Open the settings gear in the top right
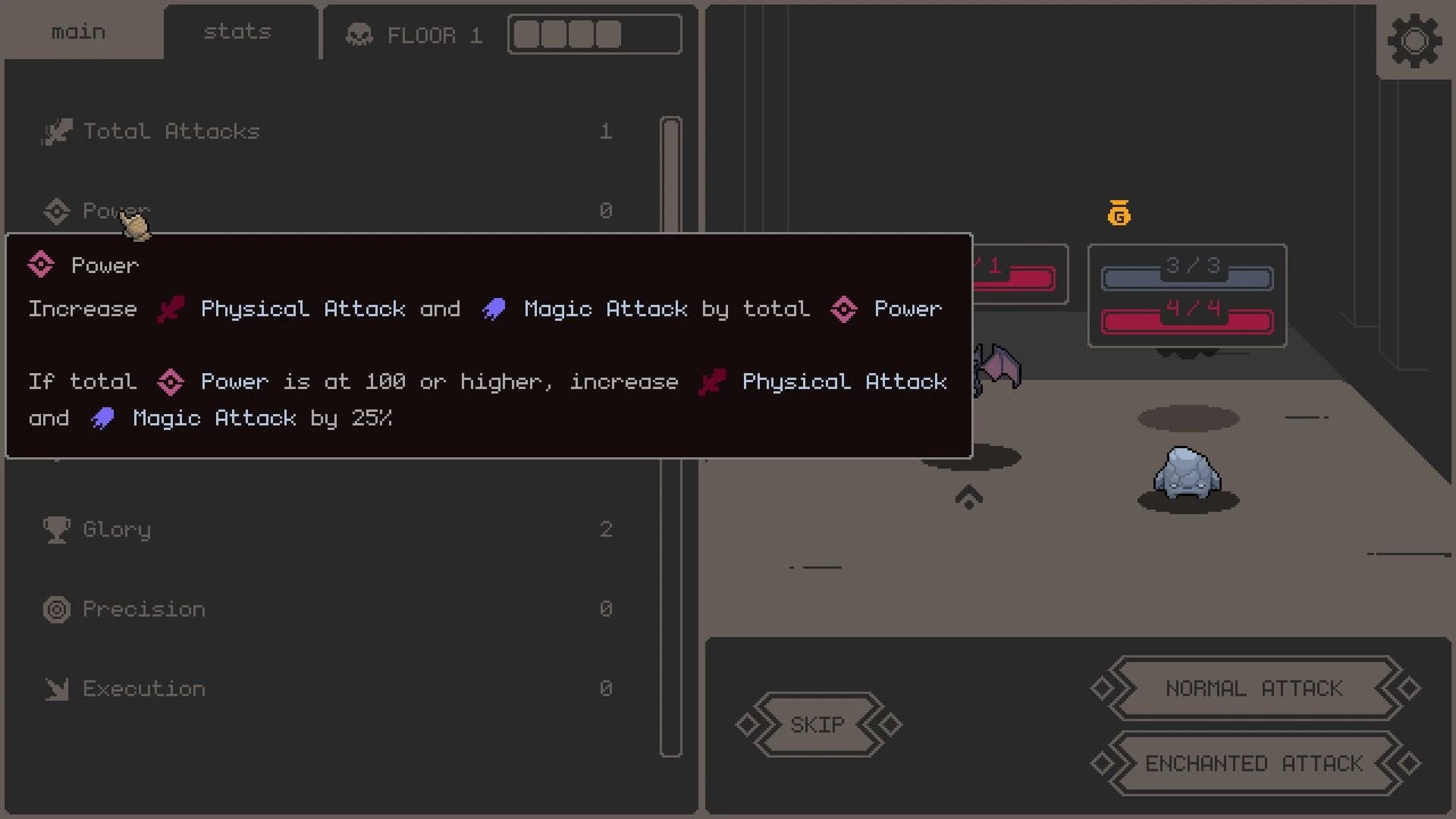 coord(1415,40)
